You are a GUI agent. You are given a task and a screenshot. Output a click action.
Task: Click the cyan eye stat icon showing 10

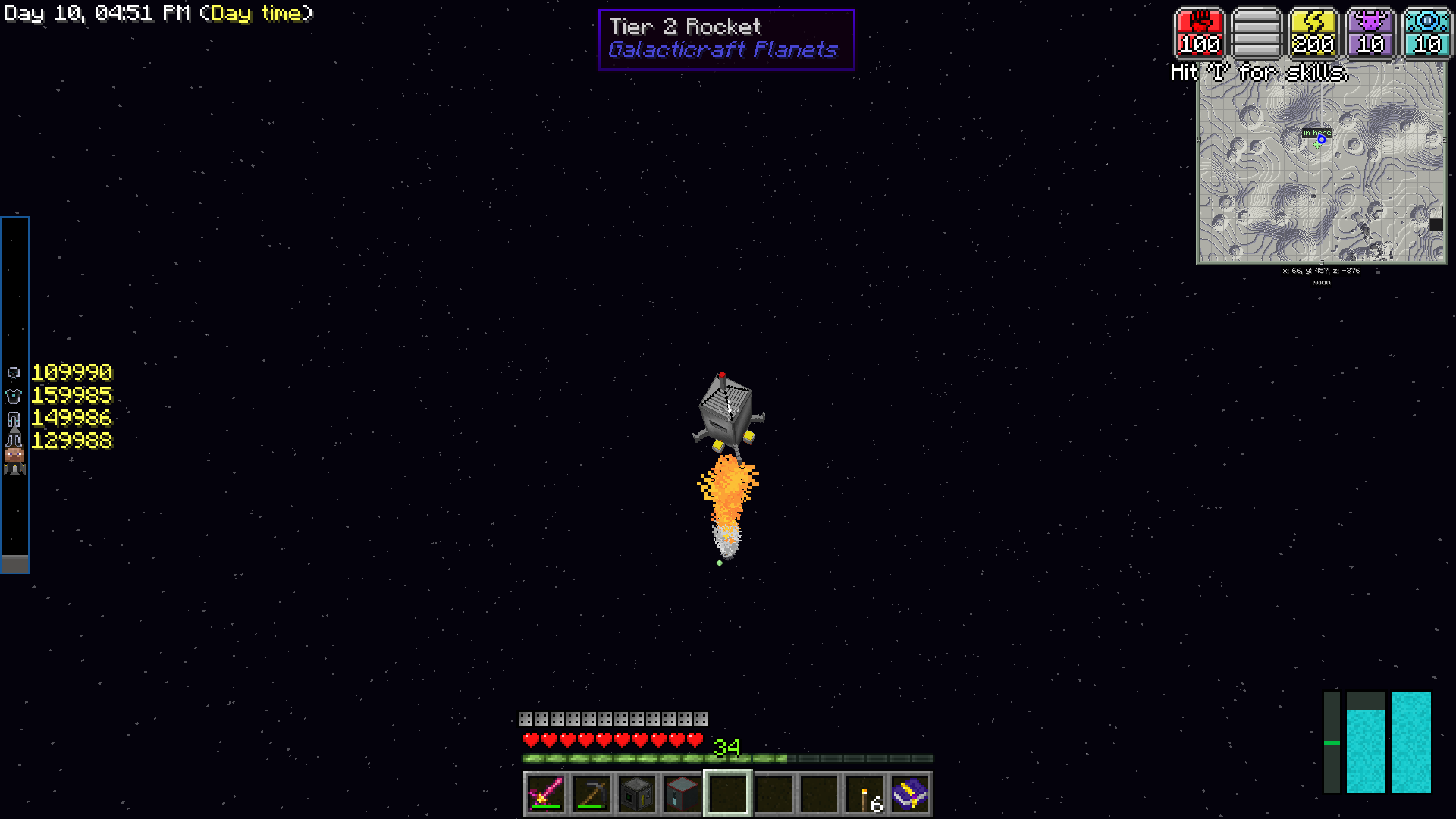1426,33
